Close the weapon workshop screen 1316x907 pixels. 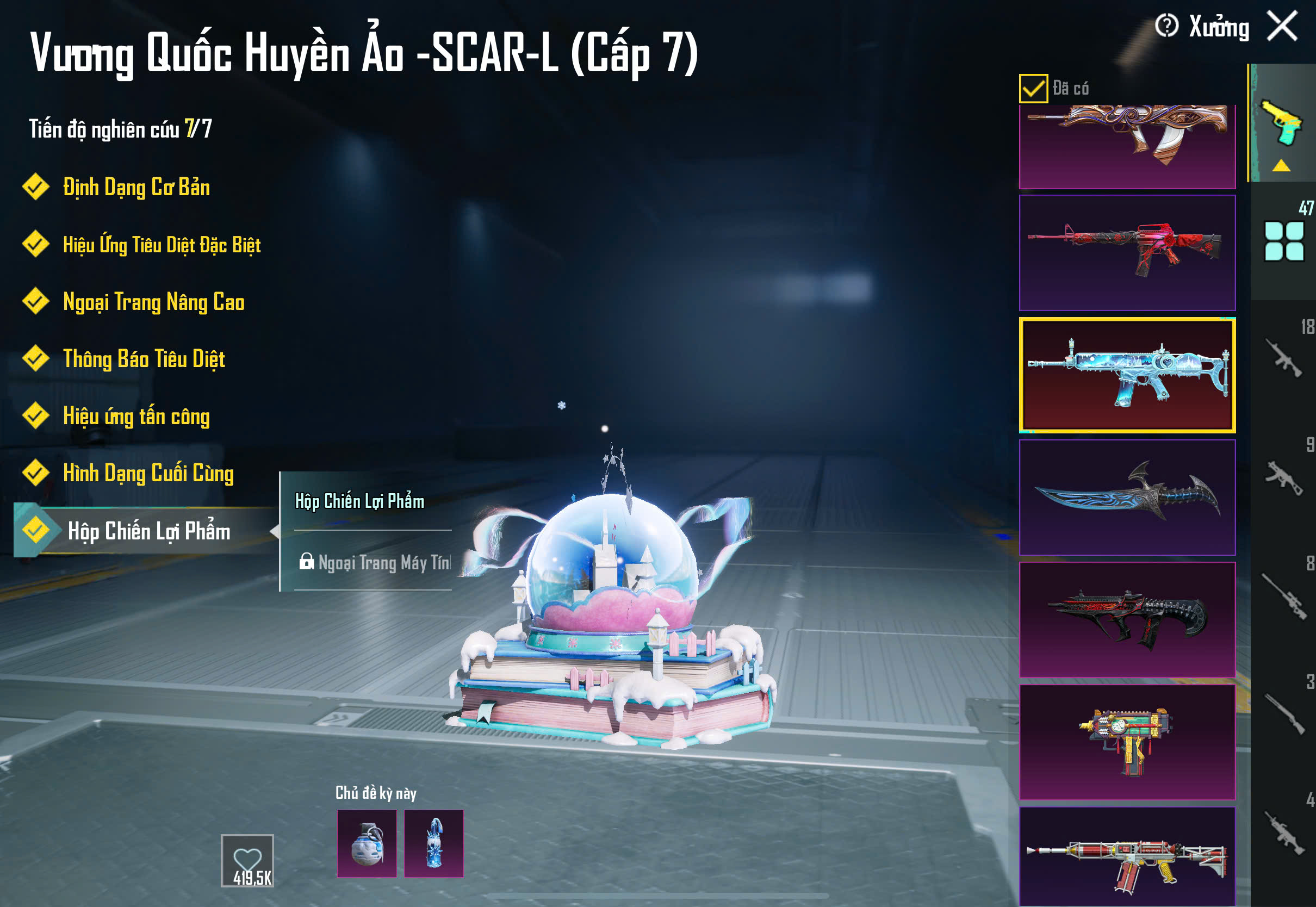coord(1282,26)
